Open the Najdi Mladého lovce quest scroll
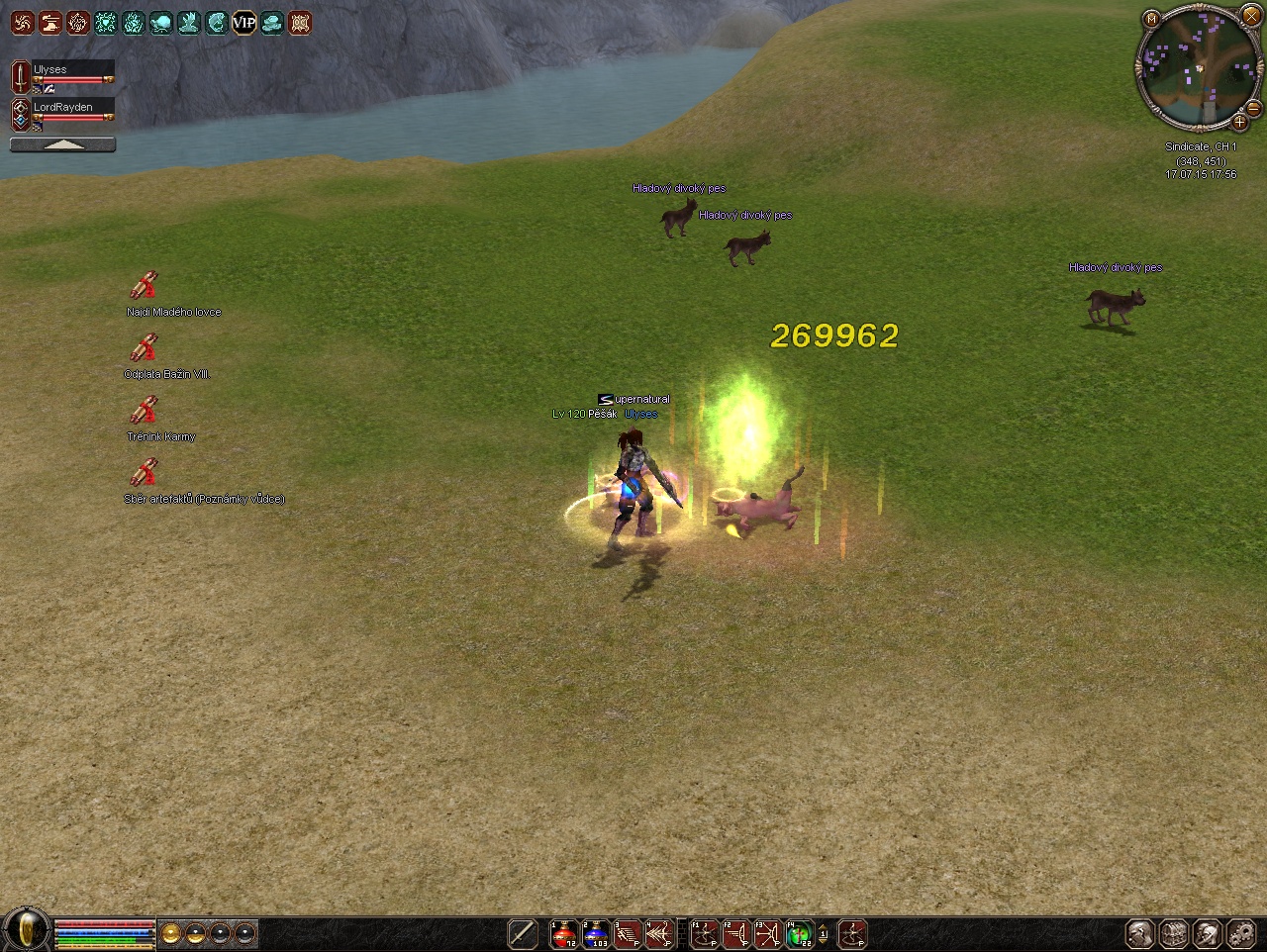Image resolution: width=1267 pixels, height=952 pixels. [x=145, y=286]
